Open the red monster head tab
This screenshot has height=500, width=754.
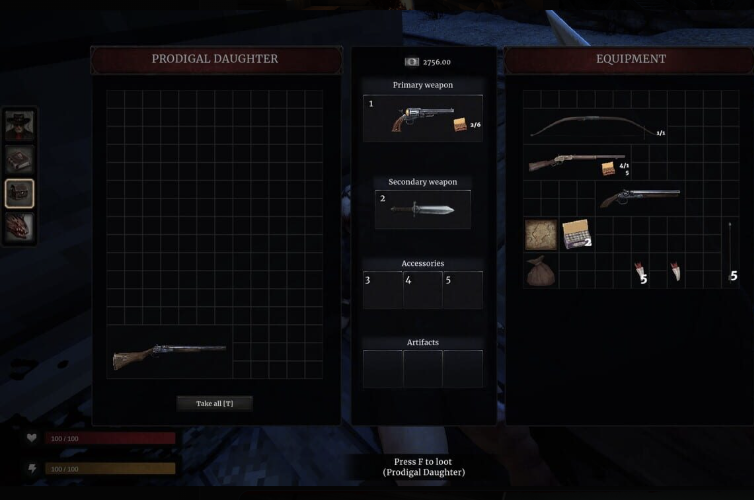[20, 227]
